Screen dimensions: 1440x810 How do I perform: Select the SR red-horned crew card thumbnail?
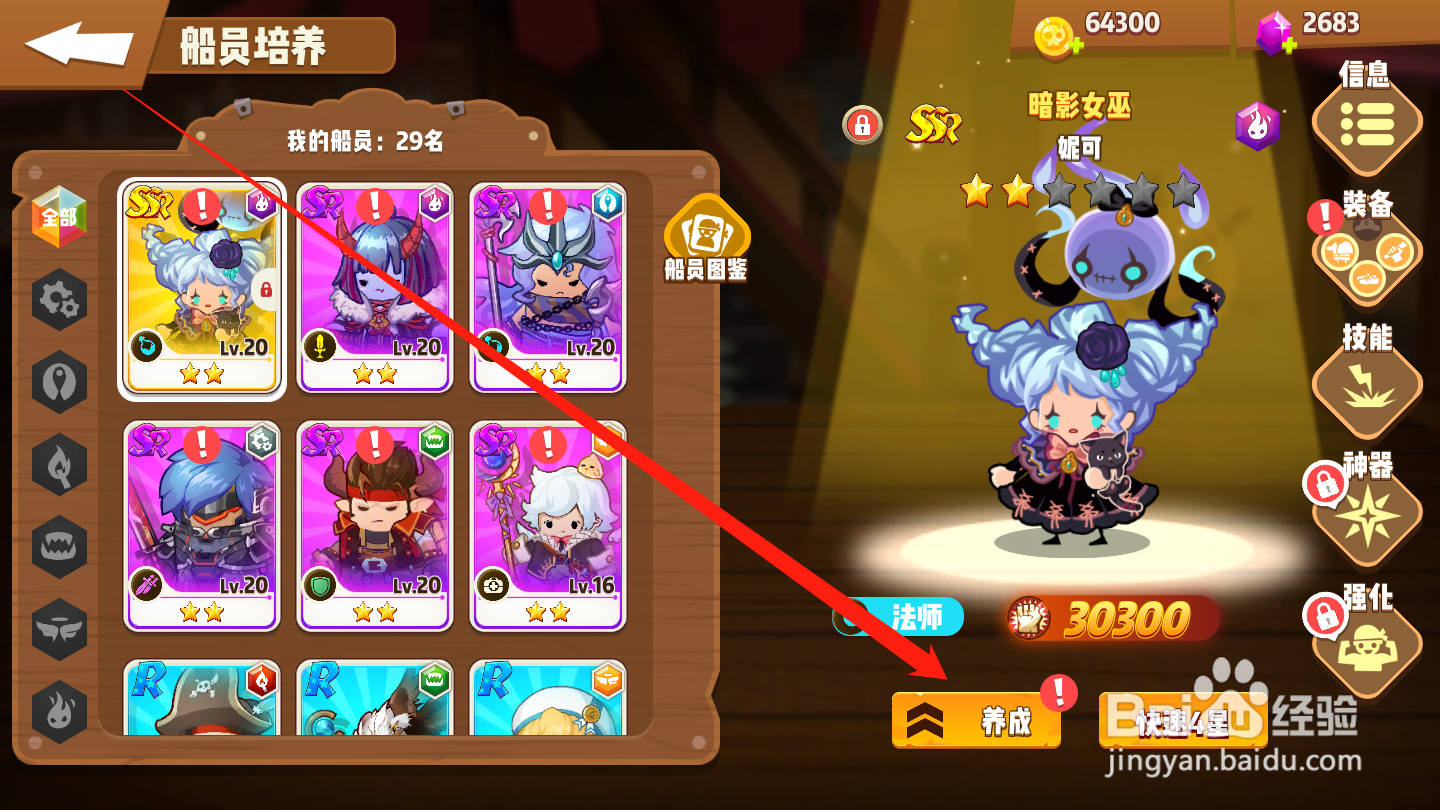click(374, 285)
